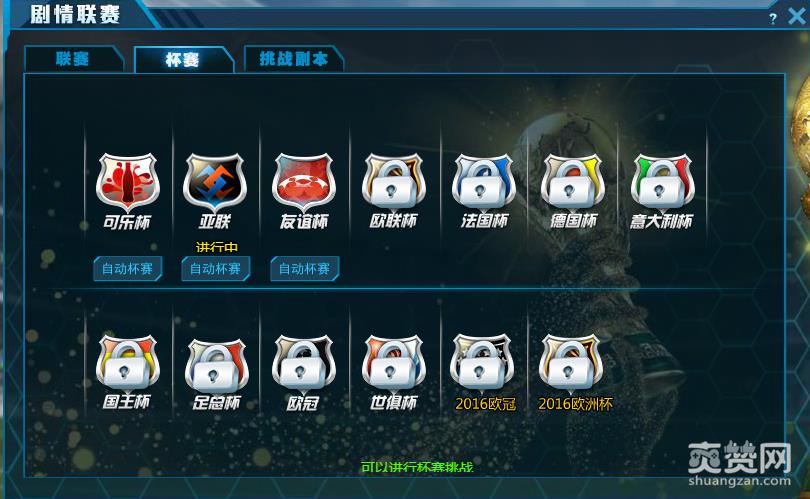Open the 挑战副本 tab

[x=292, y=59]
